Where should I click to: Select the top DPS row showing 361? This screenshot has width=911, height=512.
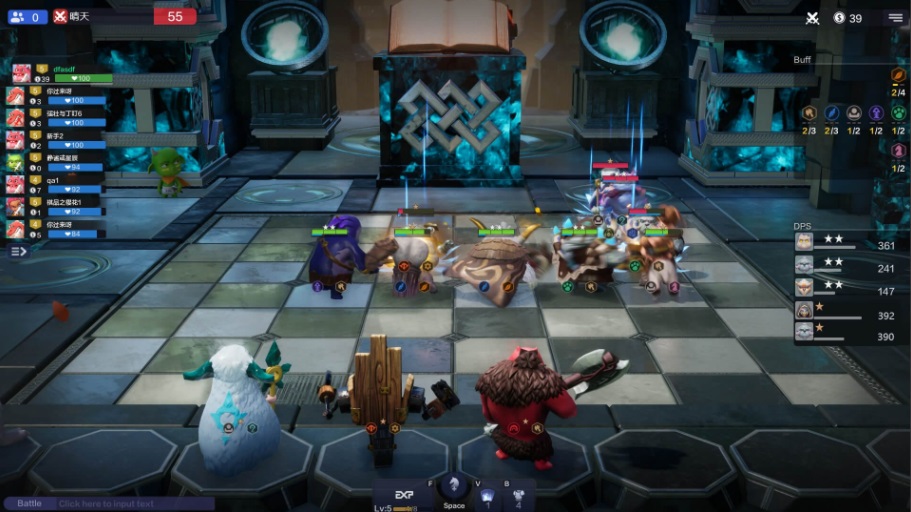tap(846, 242)
